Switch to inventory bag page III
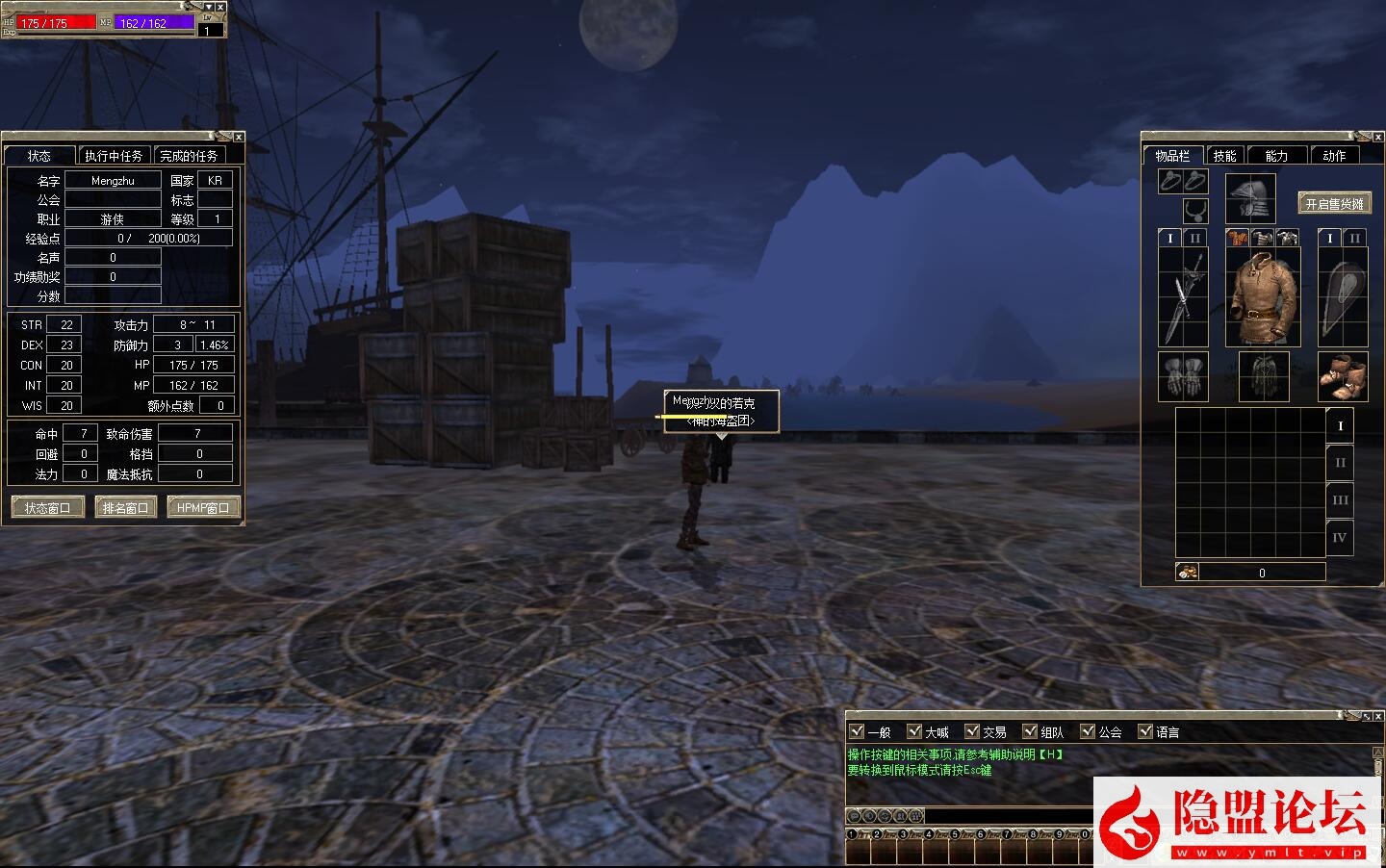1386x868 pixels. (1340, 500)
